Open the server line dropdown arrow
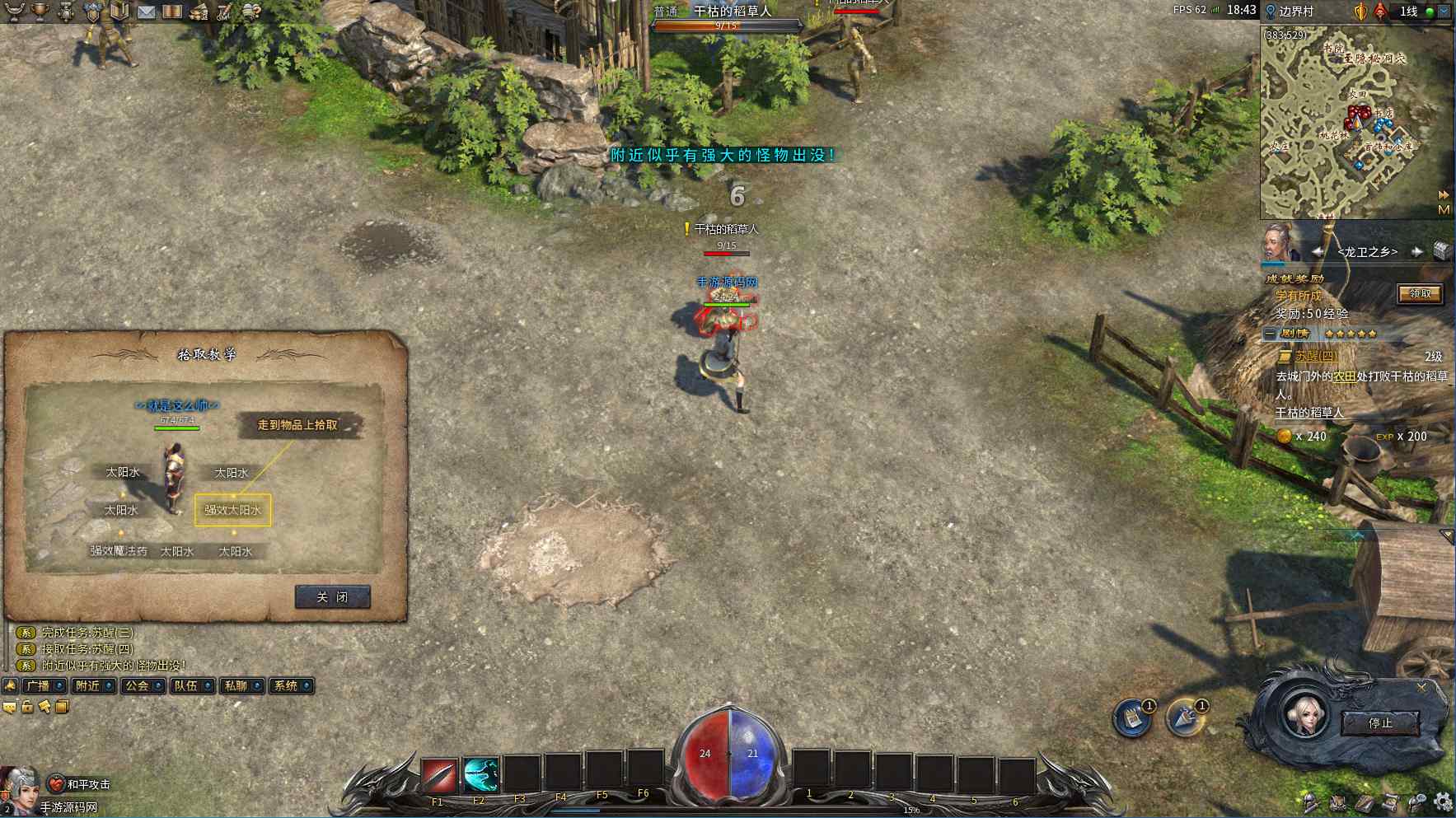Viewport: 1456px width, 818px height. pyautogui.click(x=1444, y=12)
